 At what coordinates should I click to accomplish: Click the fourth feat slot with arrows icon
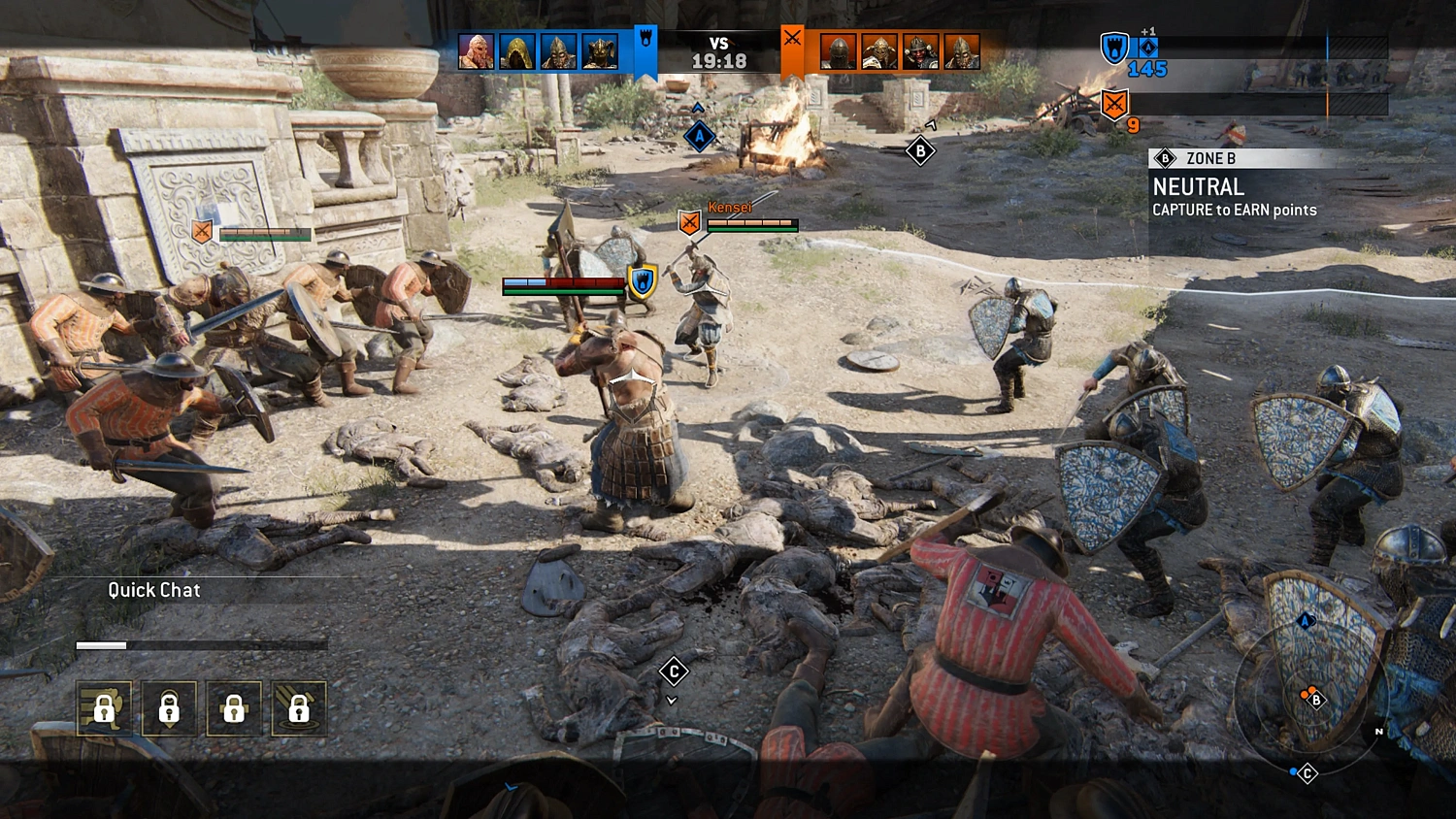(299, 708)
